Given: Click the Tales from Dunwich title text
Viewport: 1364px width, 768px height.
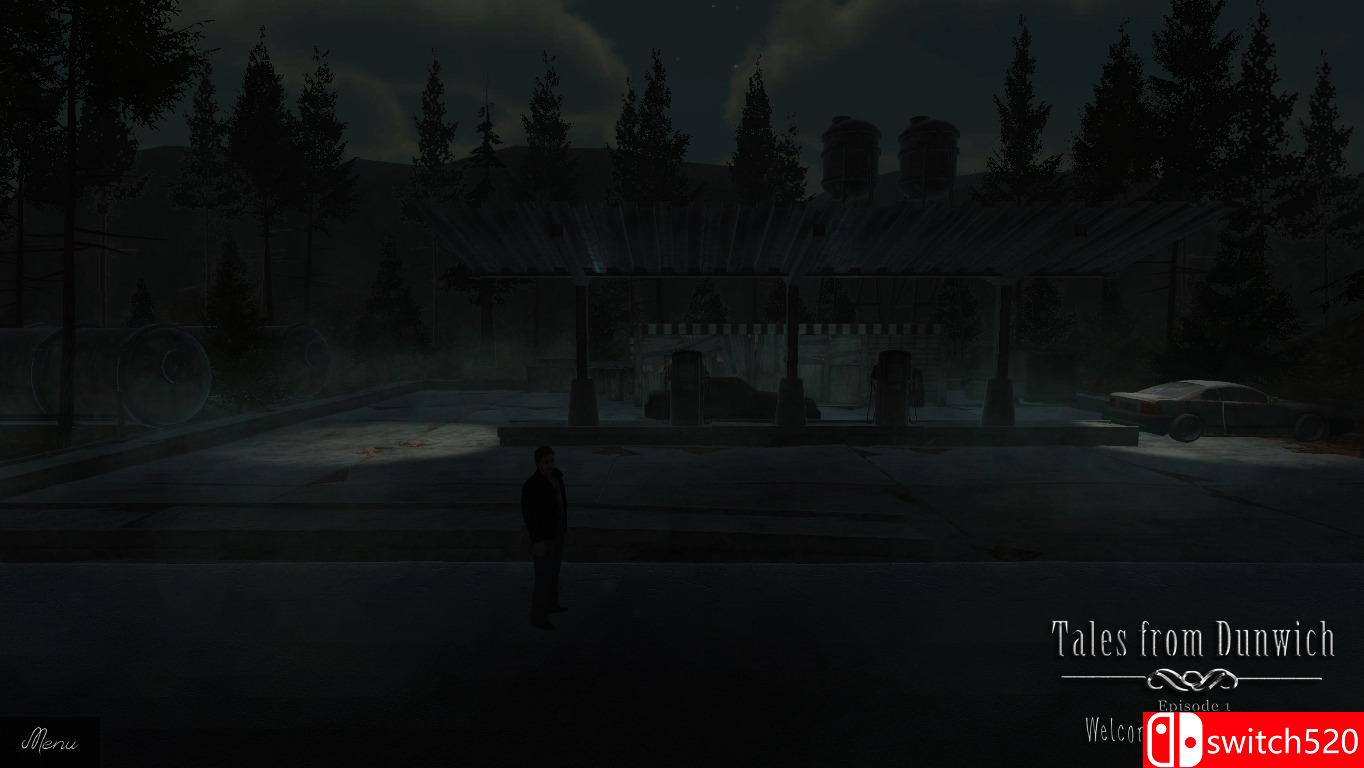Looking at the screenshot, I should tap(1196, 640).
